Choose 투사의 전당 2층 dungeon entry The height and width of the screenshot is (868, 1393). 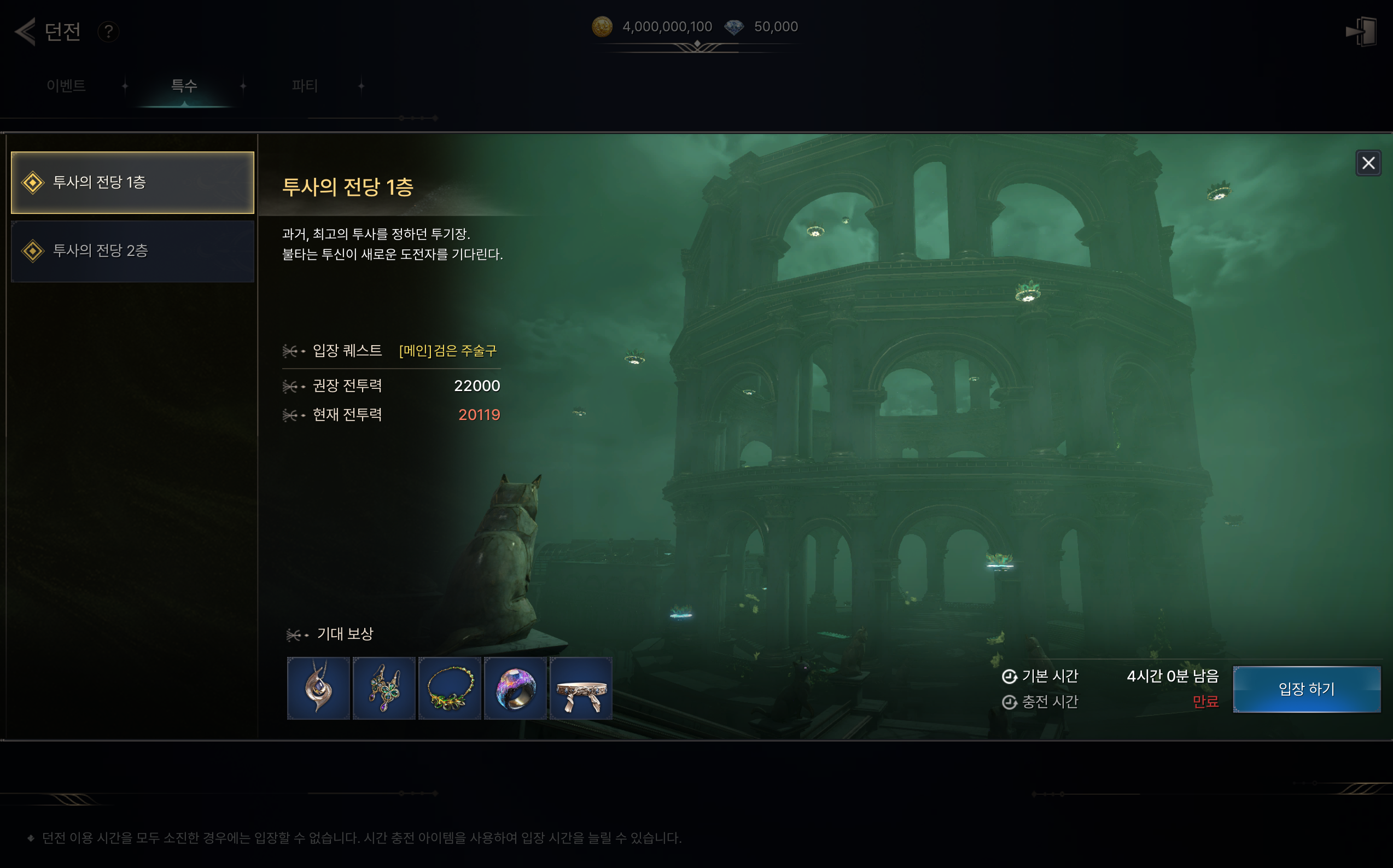coord(132,251)
